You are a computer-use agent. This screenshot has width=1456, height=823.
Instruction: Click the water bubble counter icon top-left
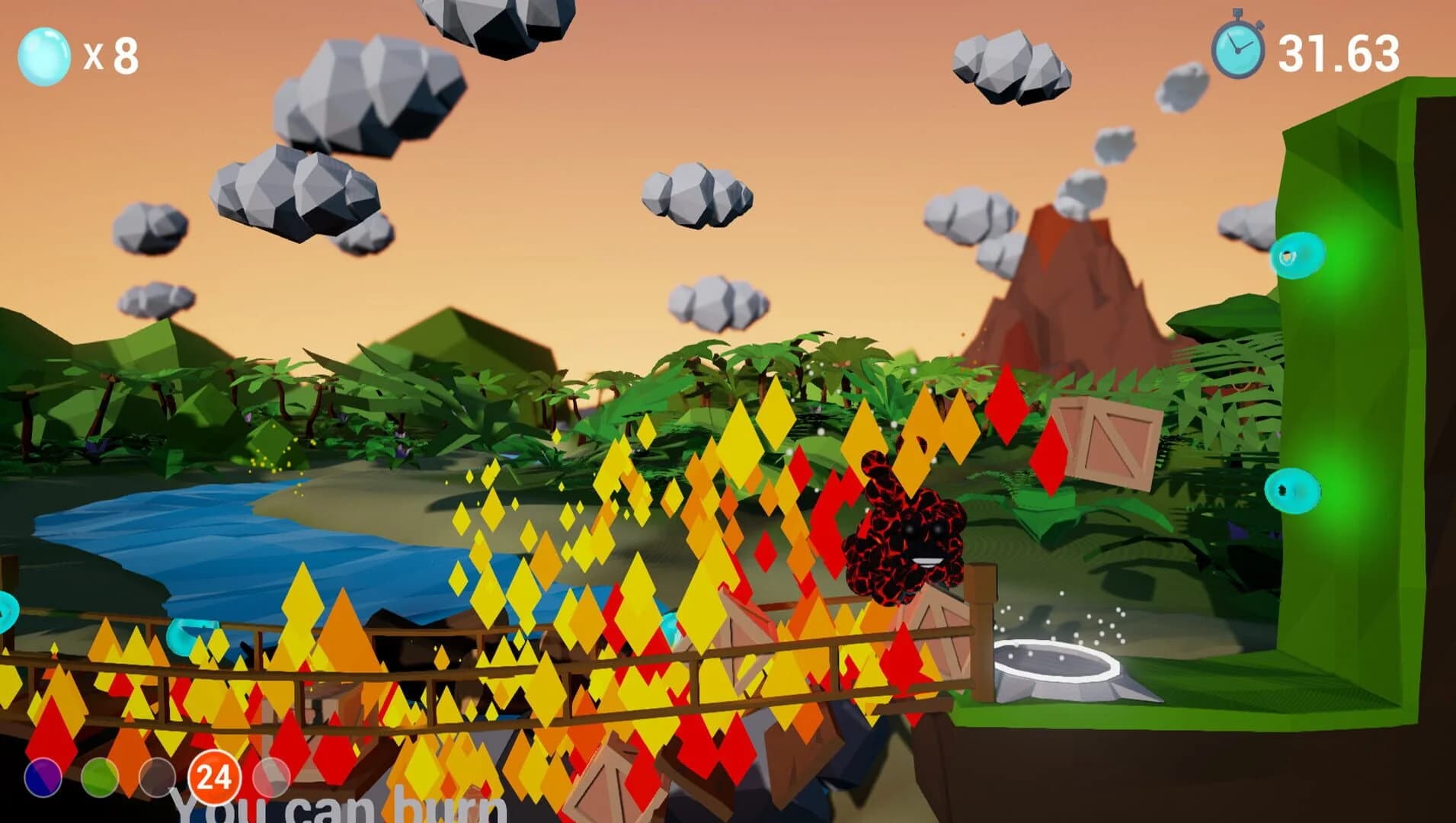[46, 55]
